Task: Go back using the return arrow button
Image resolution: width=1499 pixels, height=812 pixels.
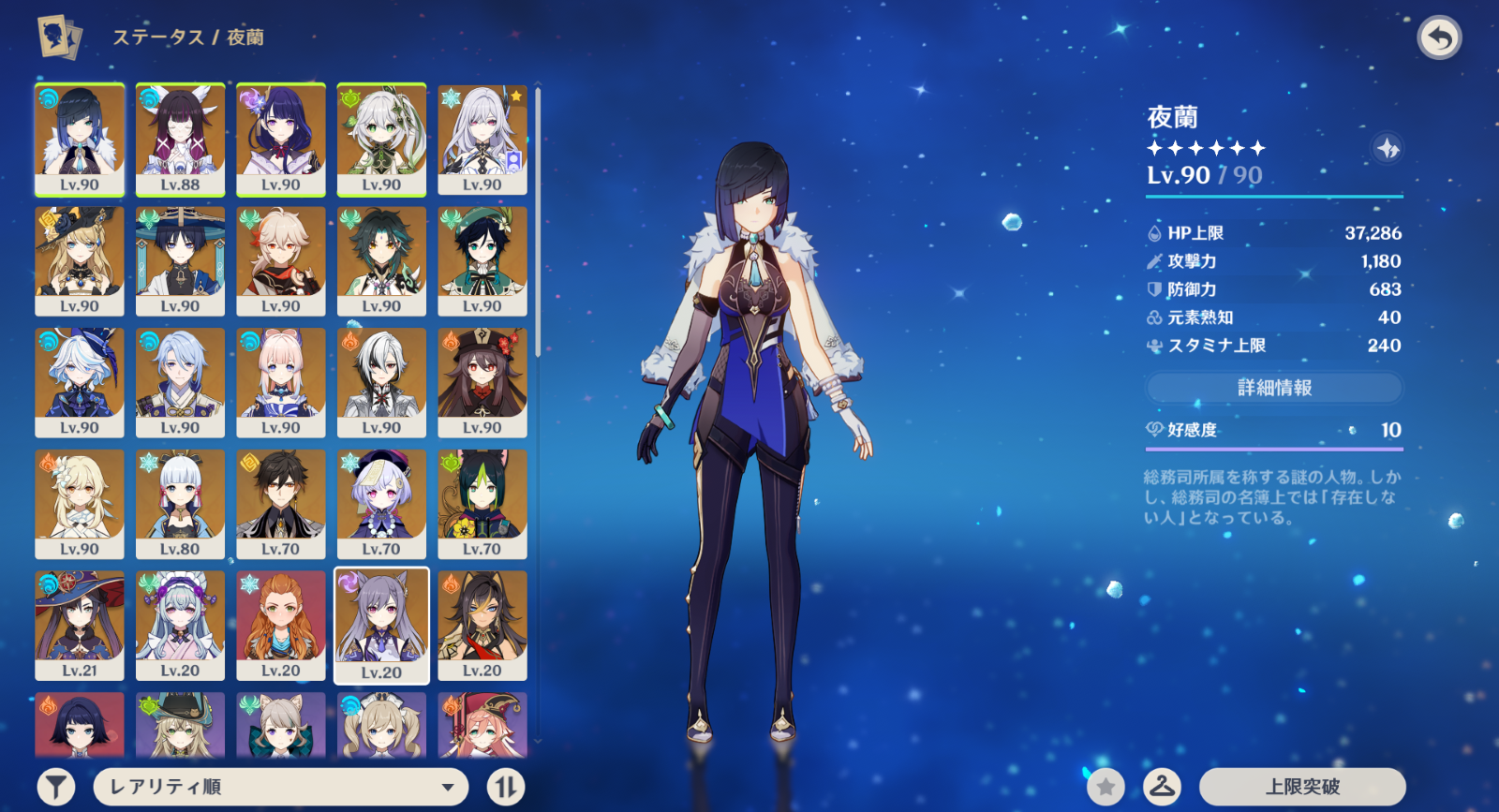Action: pyautogui.click(x=1439, y=38)
